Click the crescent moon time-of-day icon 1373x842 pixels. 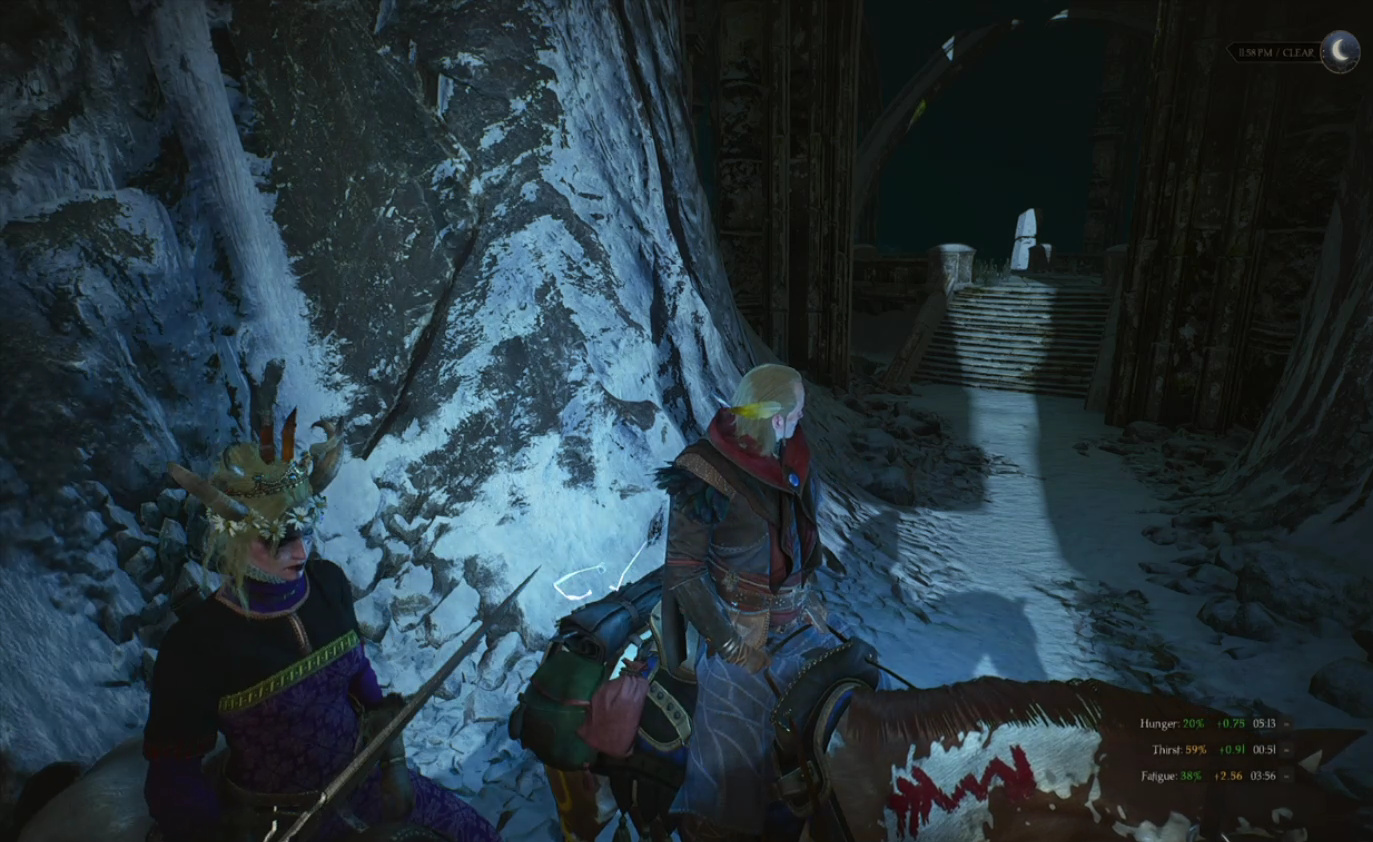tap(1340, 51)
